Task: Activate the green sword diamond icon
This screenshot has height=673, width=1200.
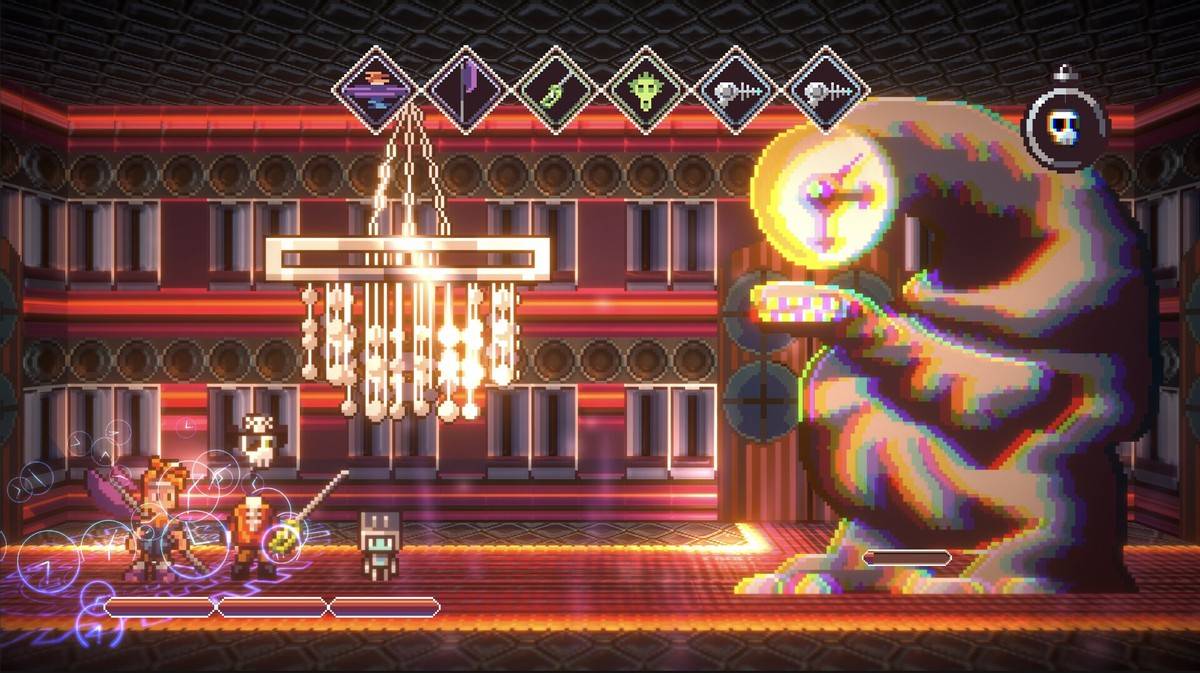Action: tap(558, 91)
